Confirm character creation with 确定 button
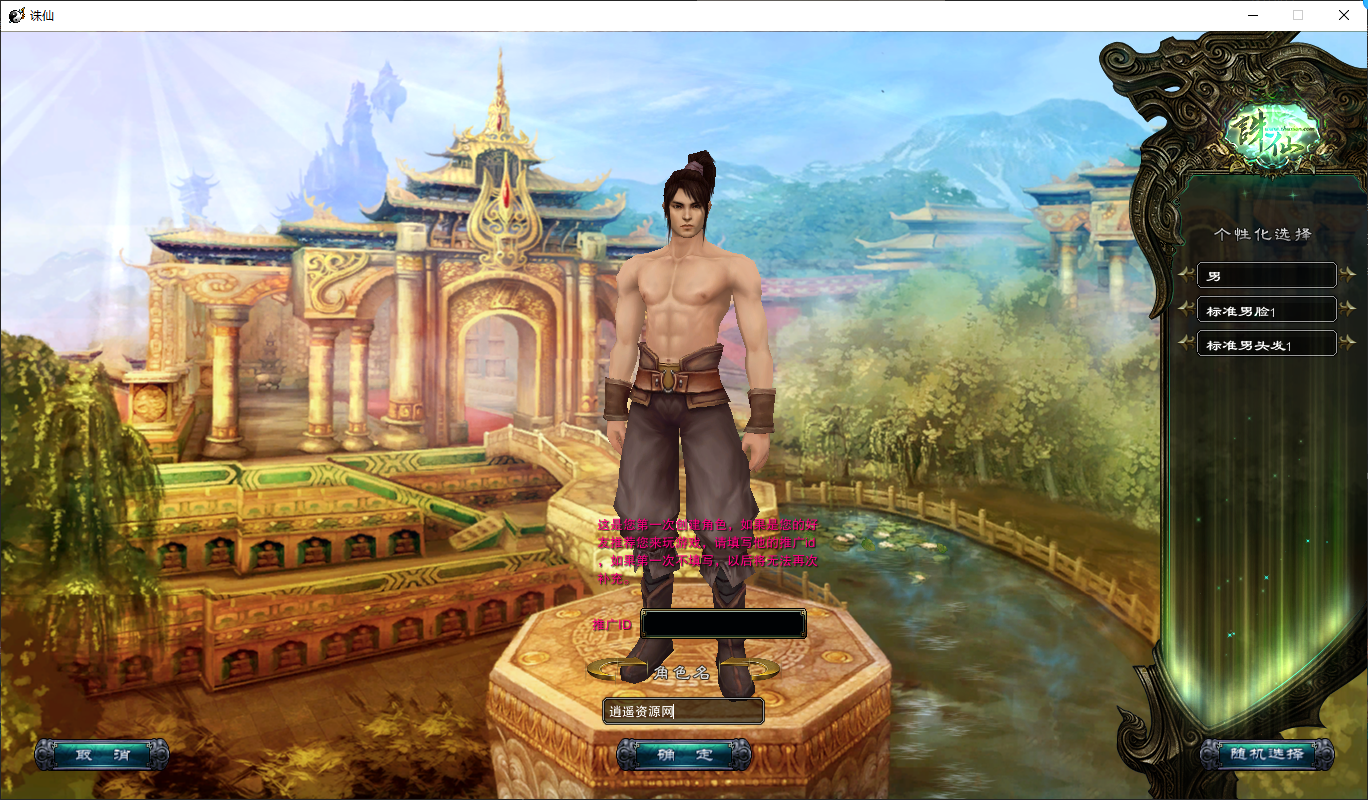 tap(684, 754)
